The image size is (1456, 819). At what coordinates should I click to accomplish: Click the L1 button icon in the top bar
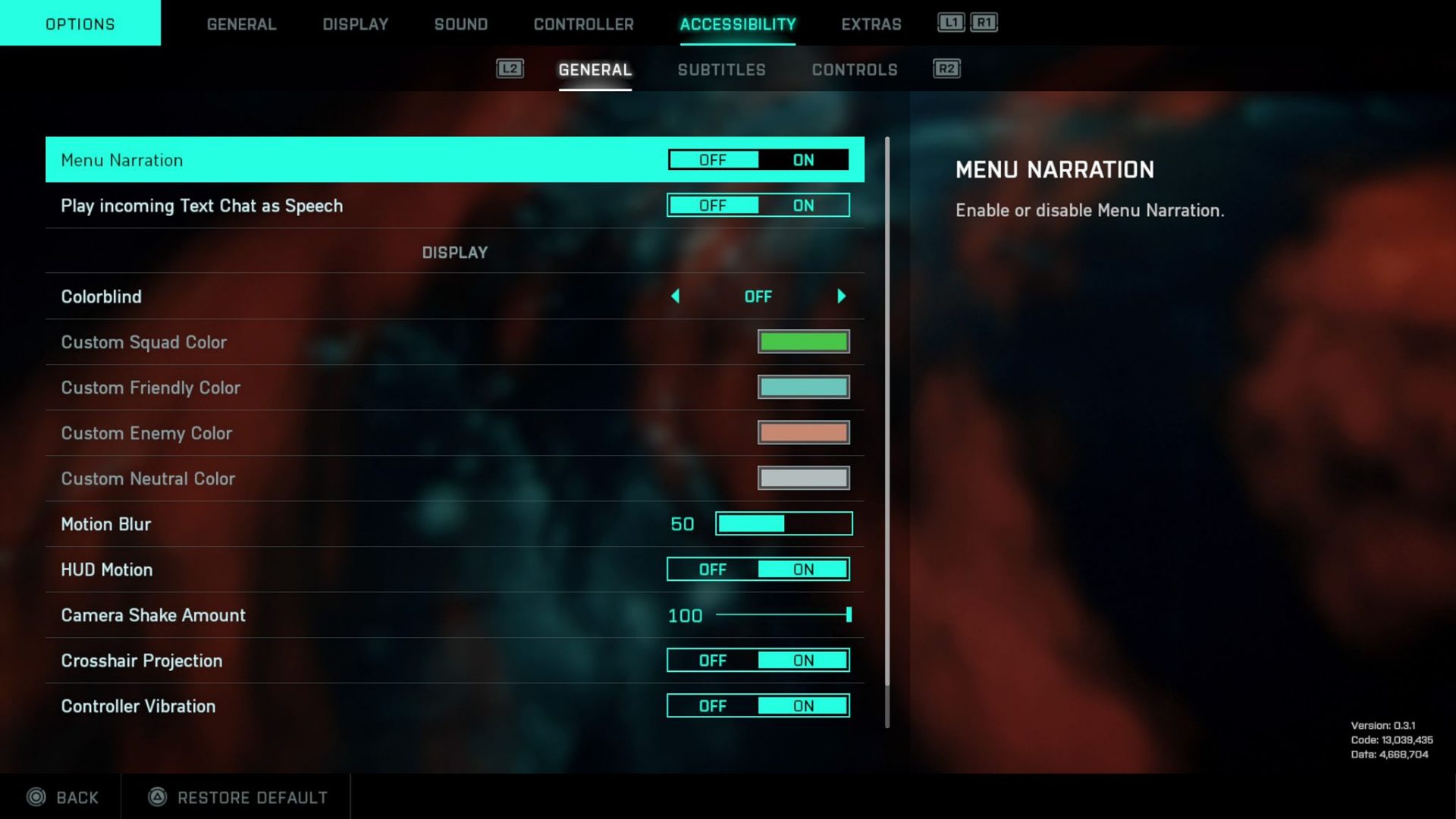pyautogui.click(x=950, y=24)
